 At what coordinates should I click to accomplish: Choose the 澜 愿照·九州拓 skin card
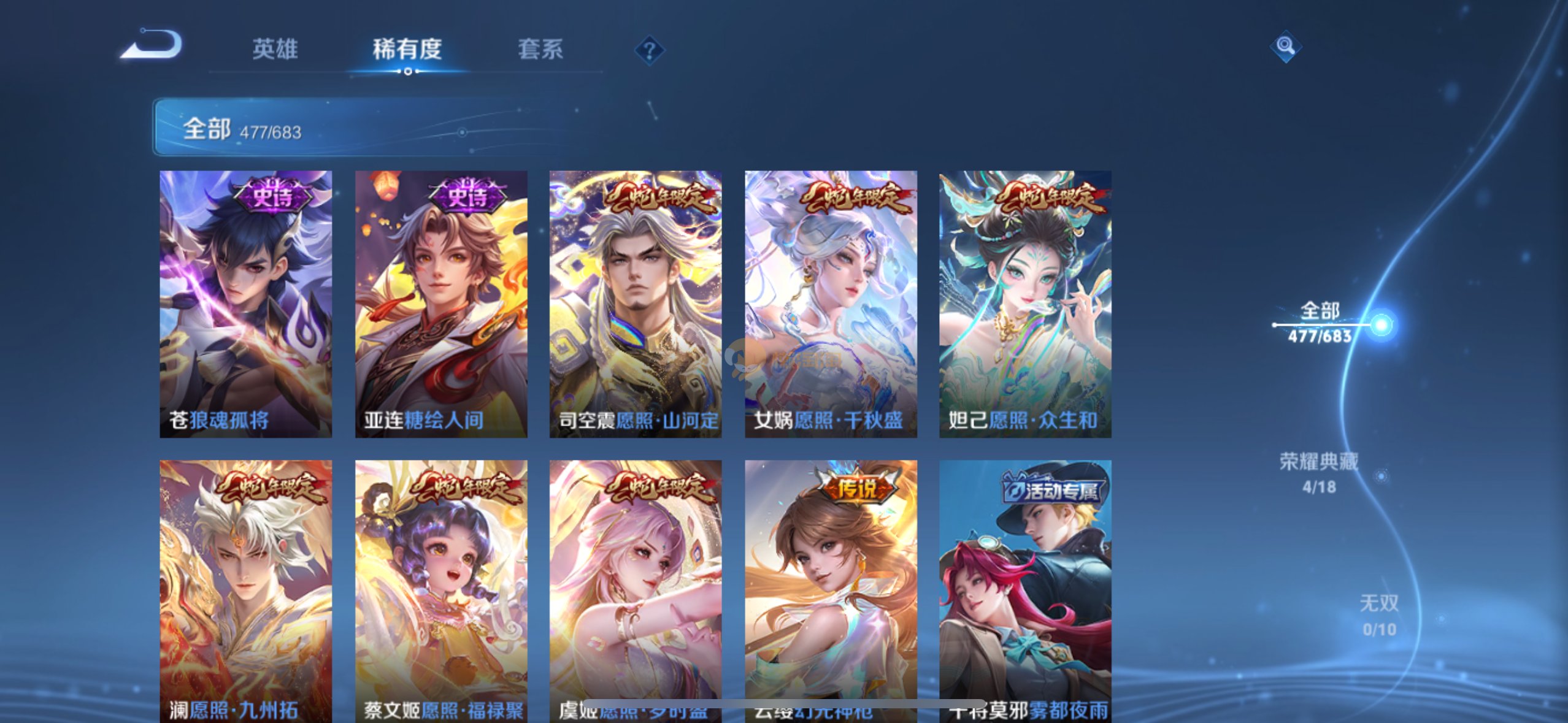coord(245,589)
